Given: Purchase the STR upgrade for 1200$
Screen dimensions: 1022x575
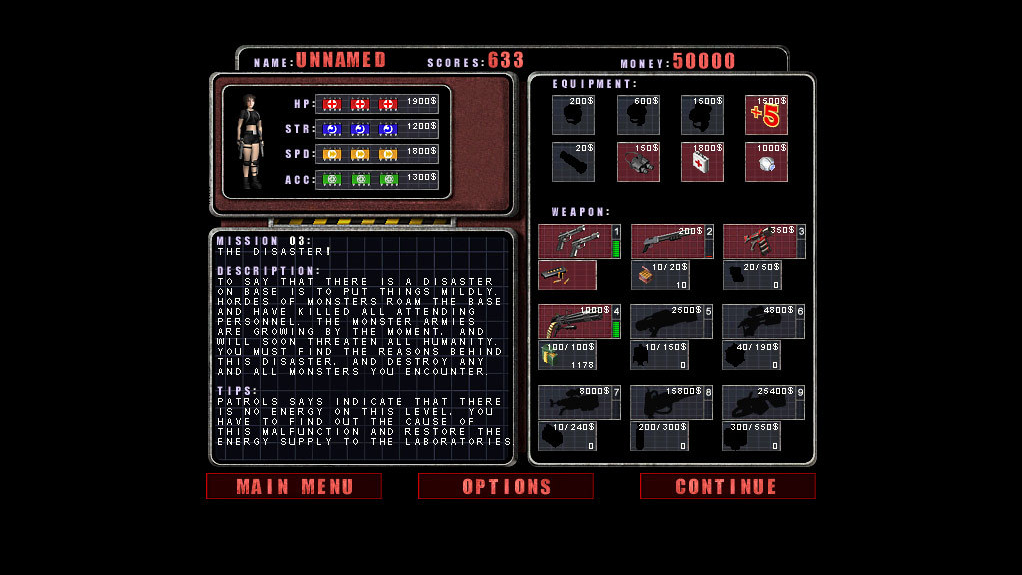Looking at the screenshot, I should 377,129.
